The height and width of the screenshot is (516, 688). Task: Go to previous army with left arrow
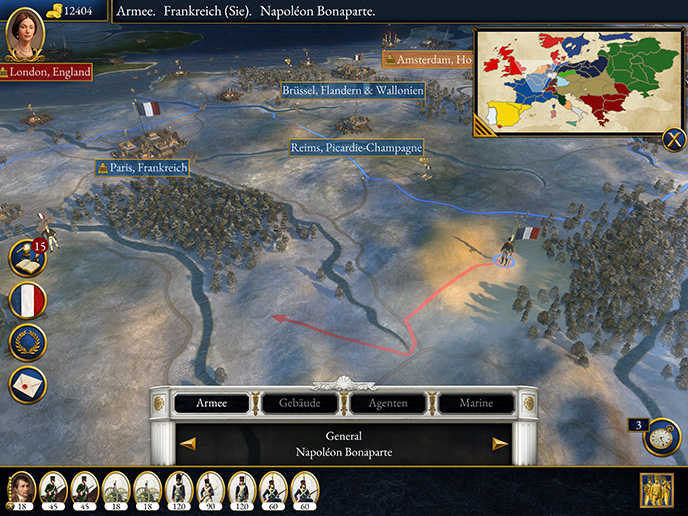(188, 443)
